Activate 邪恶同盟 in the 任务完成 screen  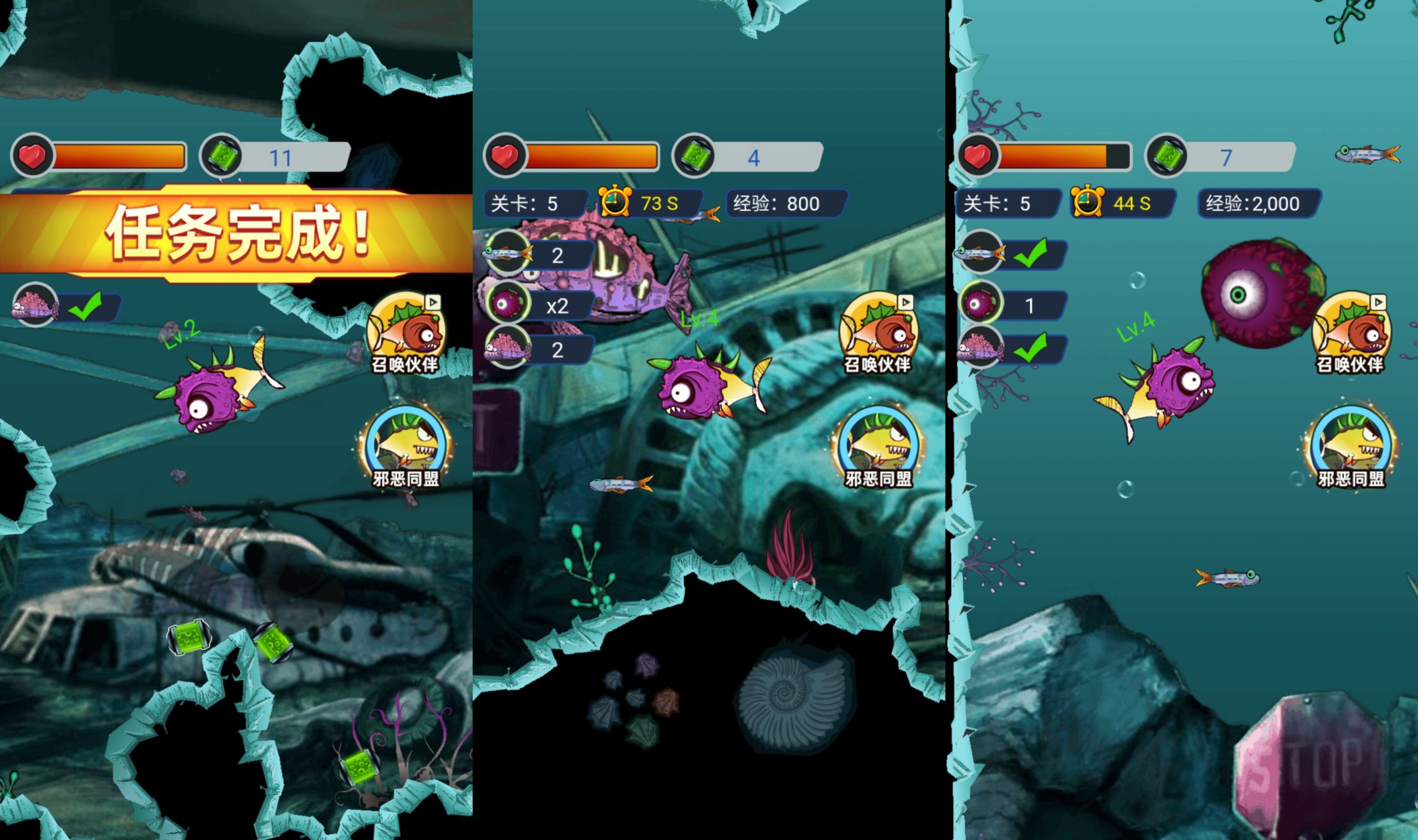pos(405,447)
